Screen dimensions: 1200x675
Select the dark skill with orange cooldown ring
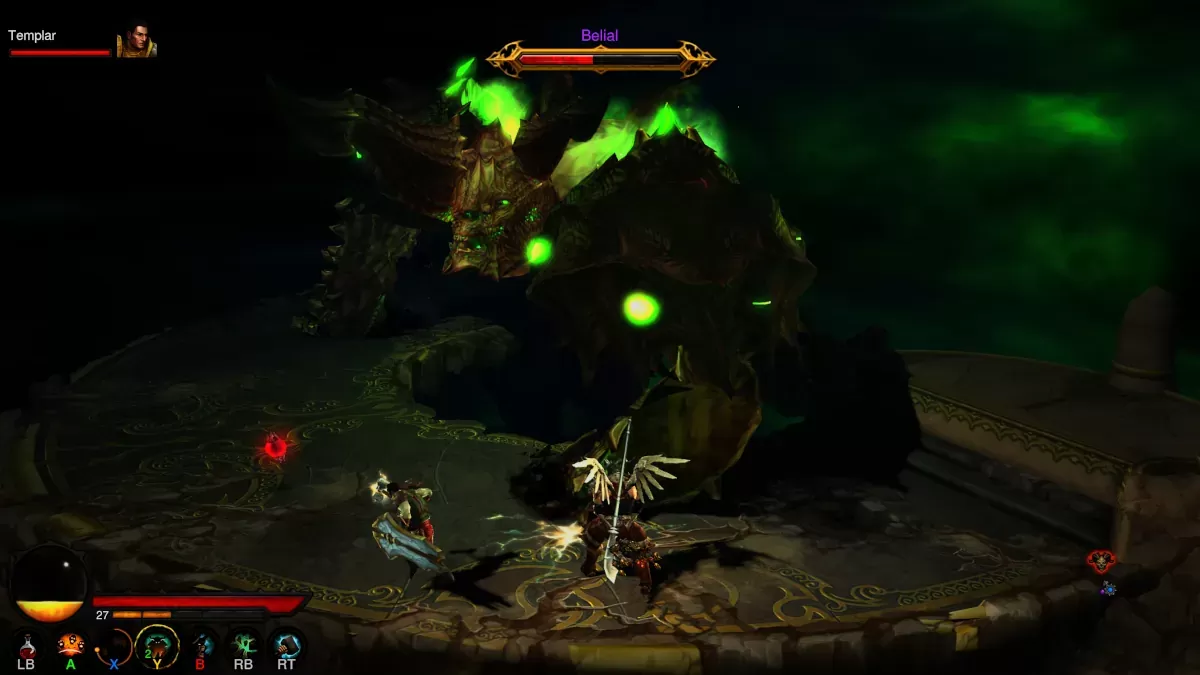pyautogui.click(x=114, y=644)
